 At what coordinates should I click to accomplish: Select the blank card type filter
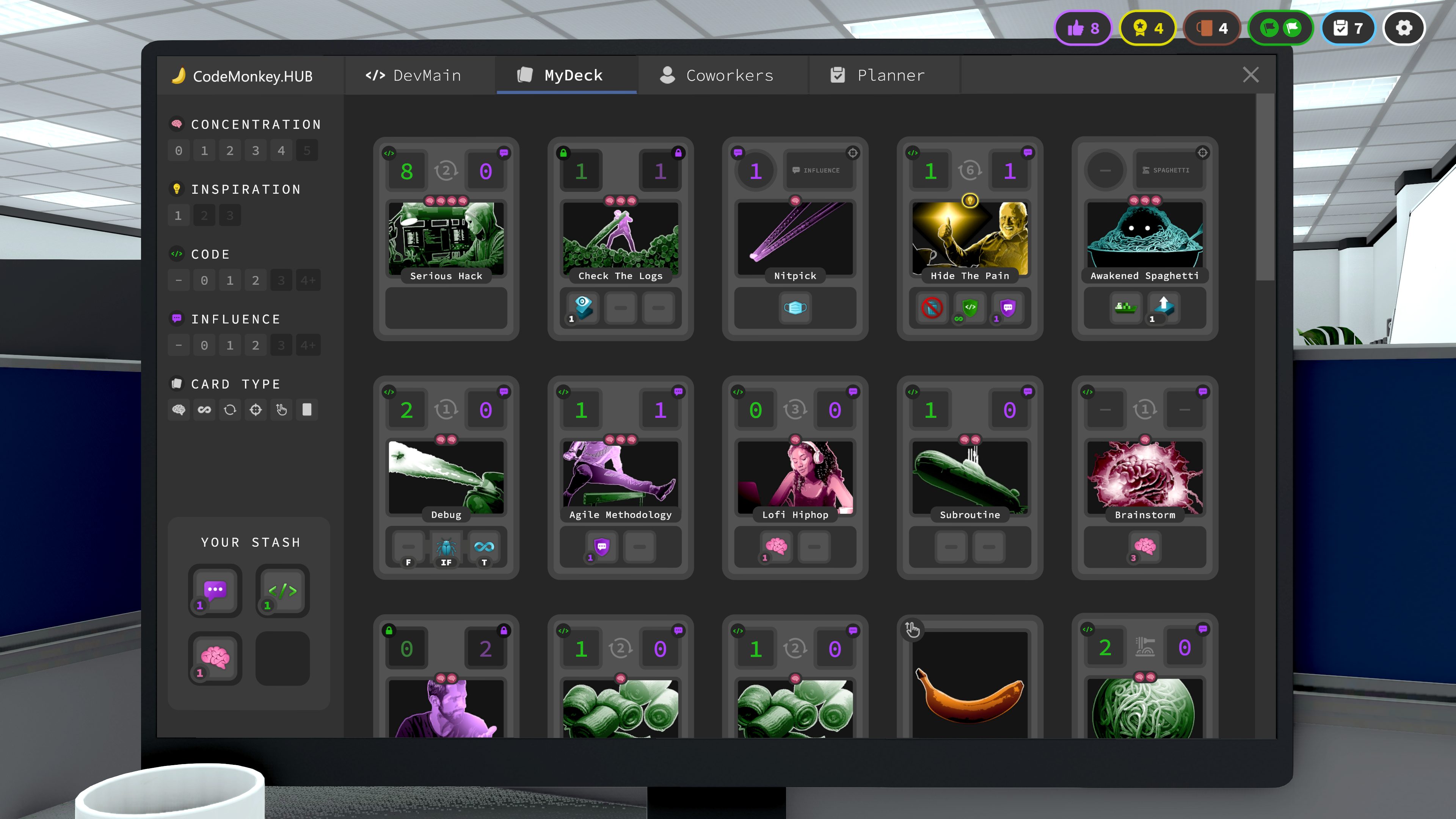pos(307,410)
